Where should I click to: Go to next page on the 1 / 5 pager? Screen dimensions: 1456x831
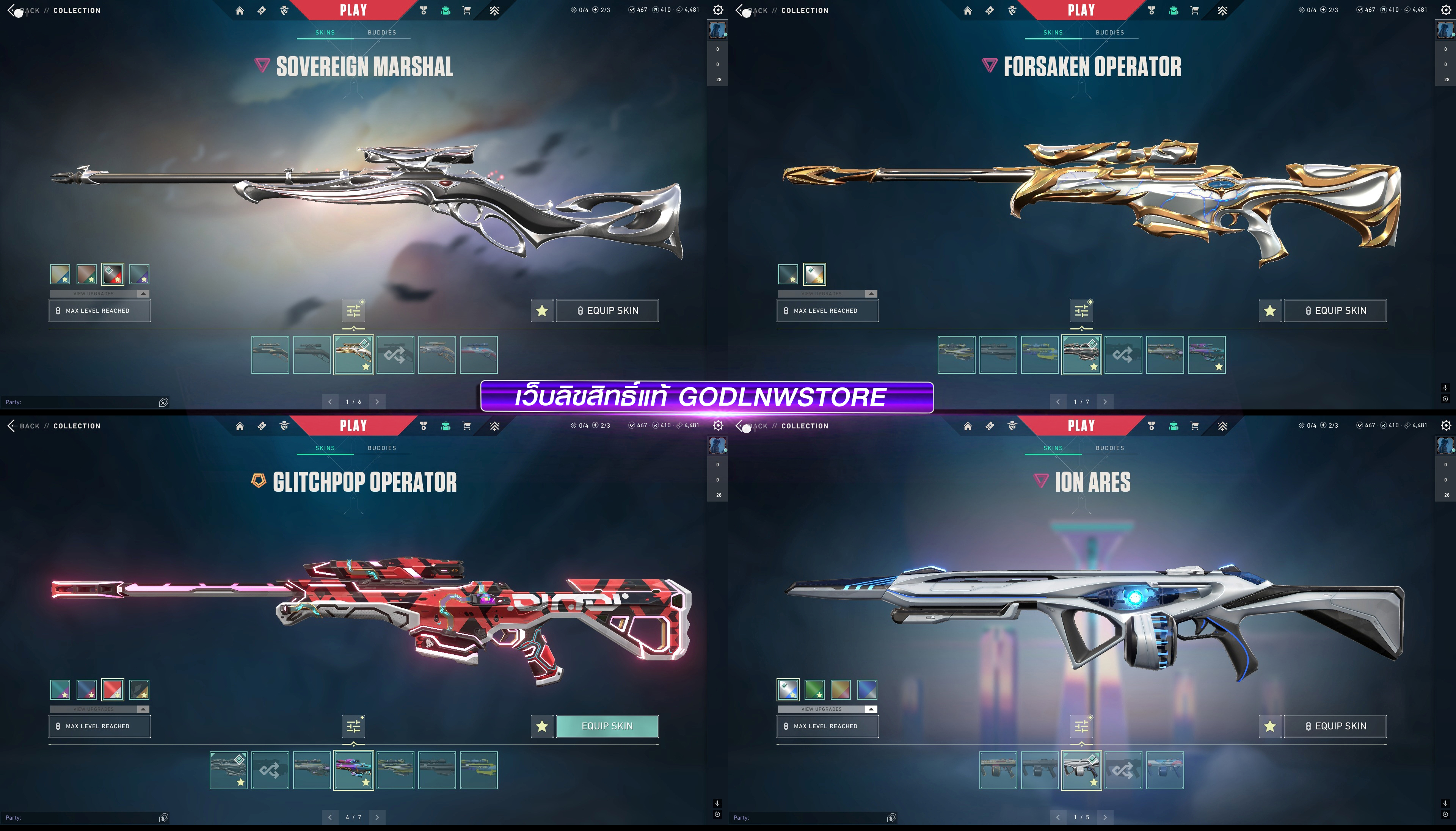tap(1105, 817)
